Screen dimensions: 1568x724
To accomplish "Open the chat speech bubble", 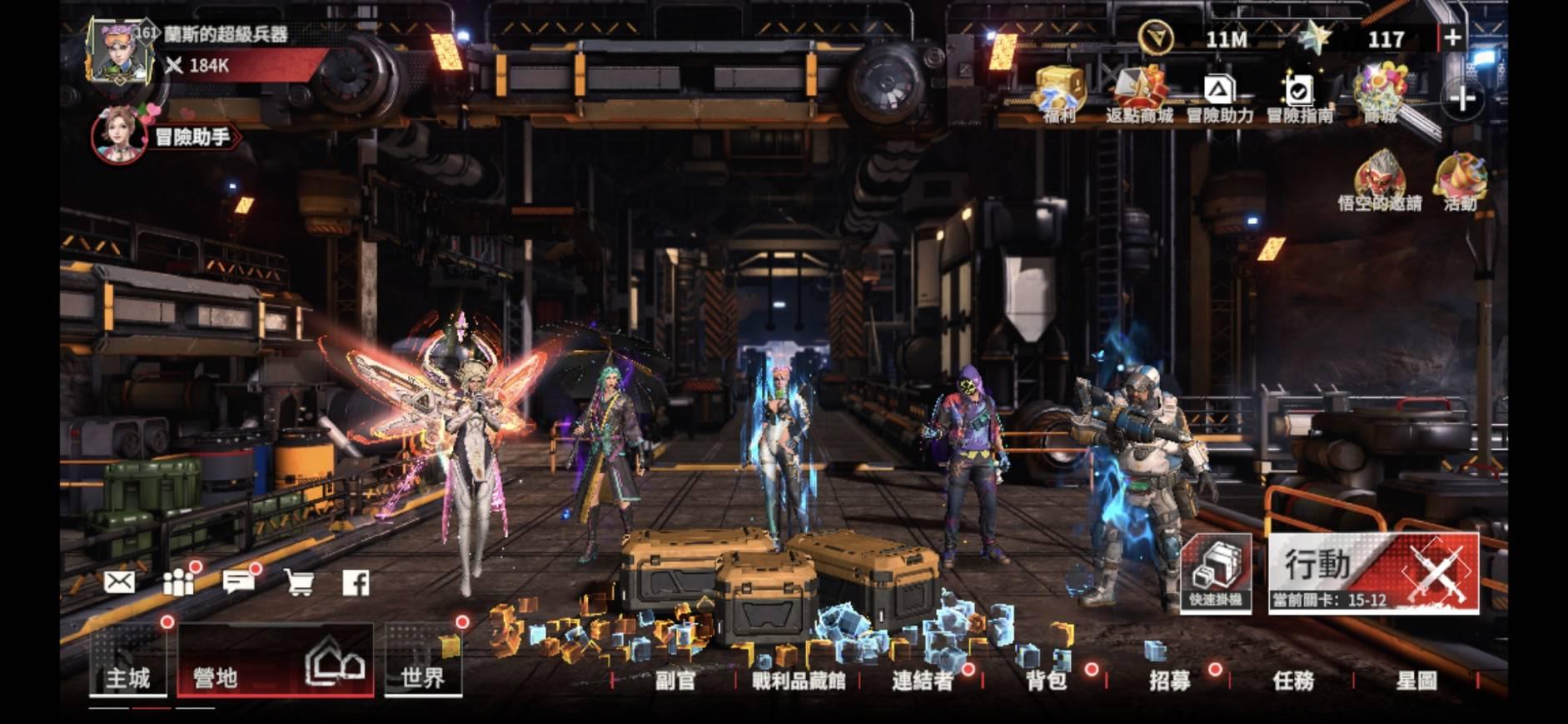I will click(238, 582).
